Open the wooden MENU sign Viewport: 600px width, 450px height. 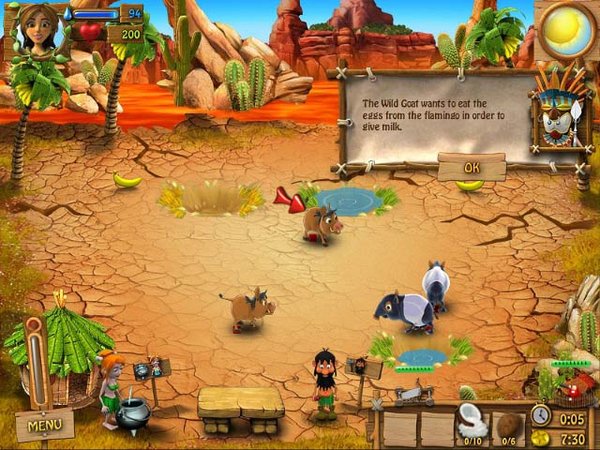point(45,425)
